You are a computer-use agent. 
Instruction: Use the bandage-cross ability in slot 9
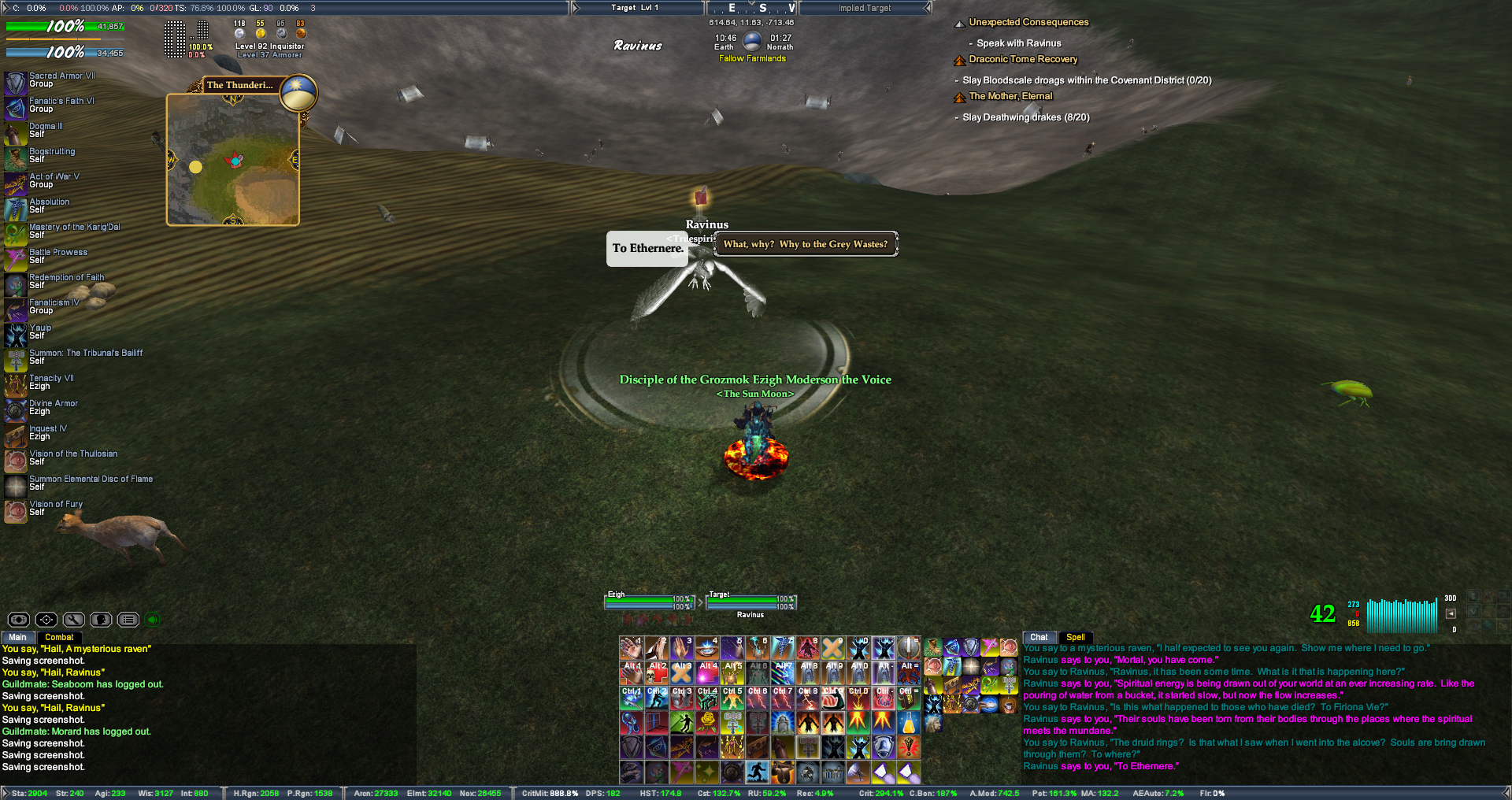coord(832,648)
